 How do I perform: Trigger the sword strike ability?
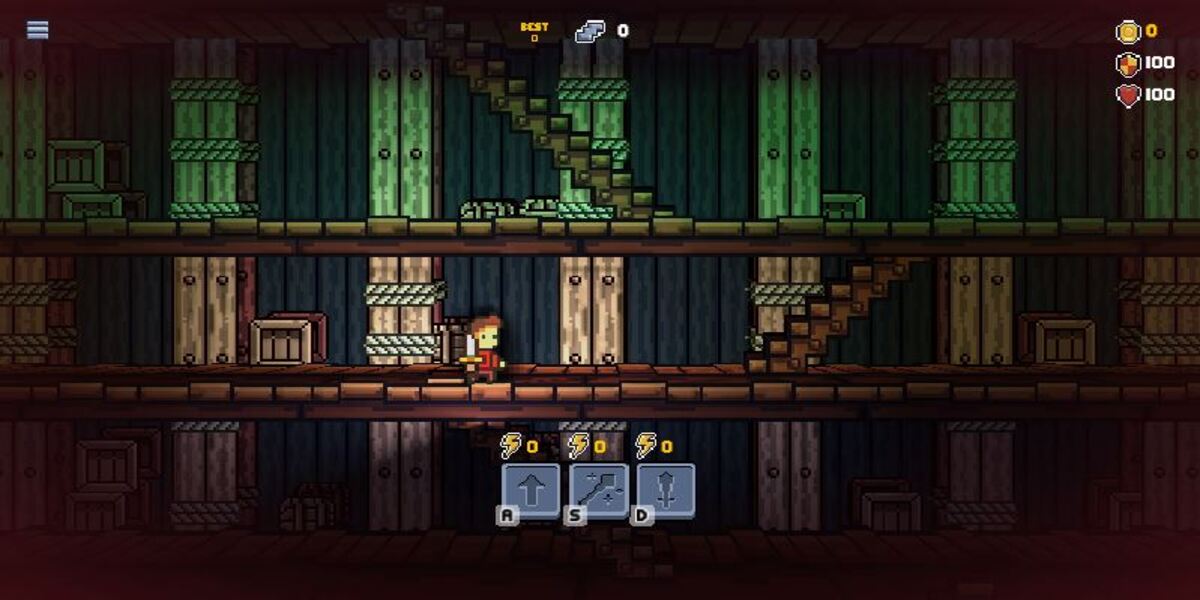click(x=666, y=490)
